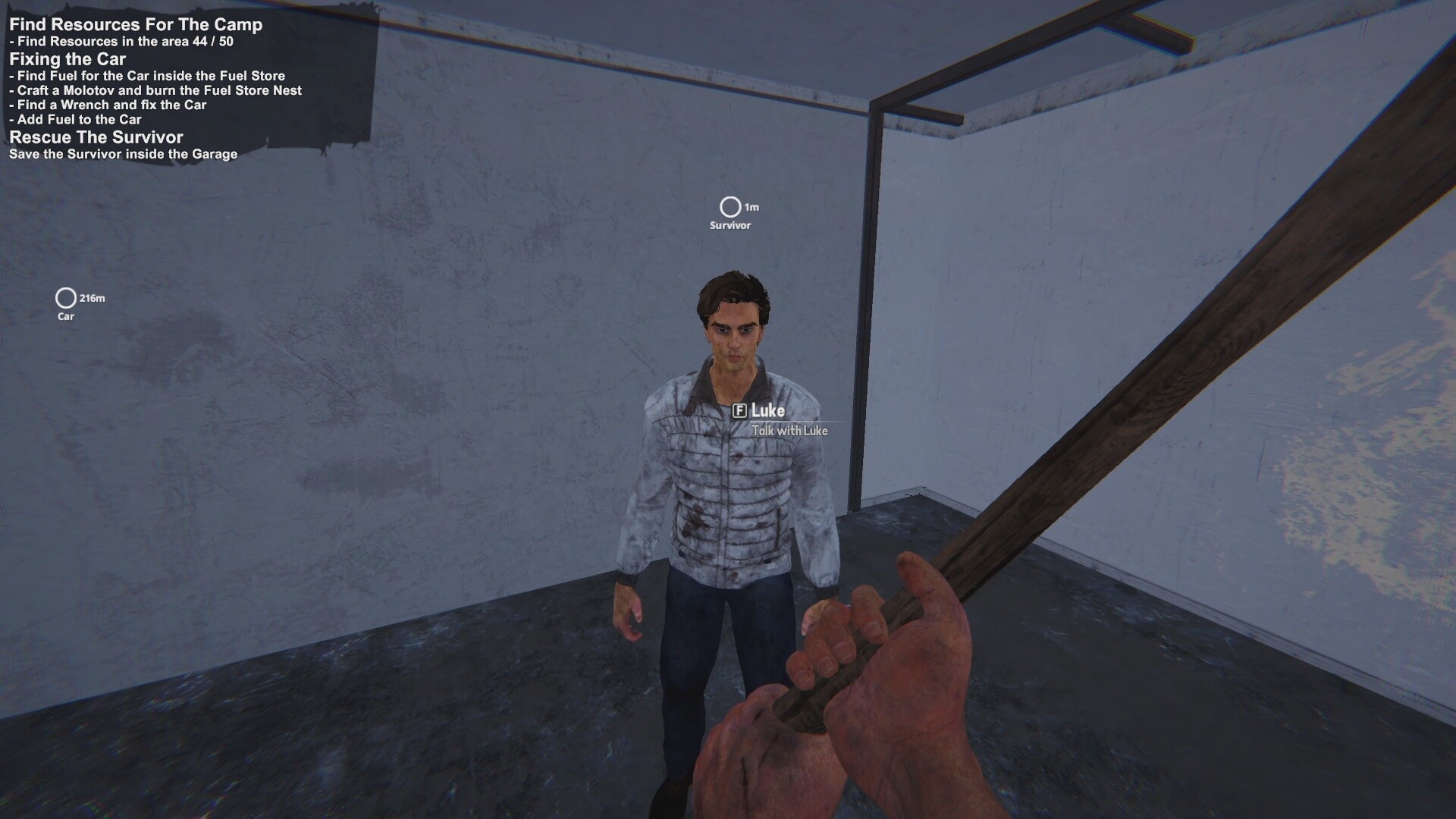Expand the Craft a Molotov objective line
The width and height of the screenshot is (1456, 819).
(154, 90)
